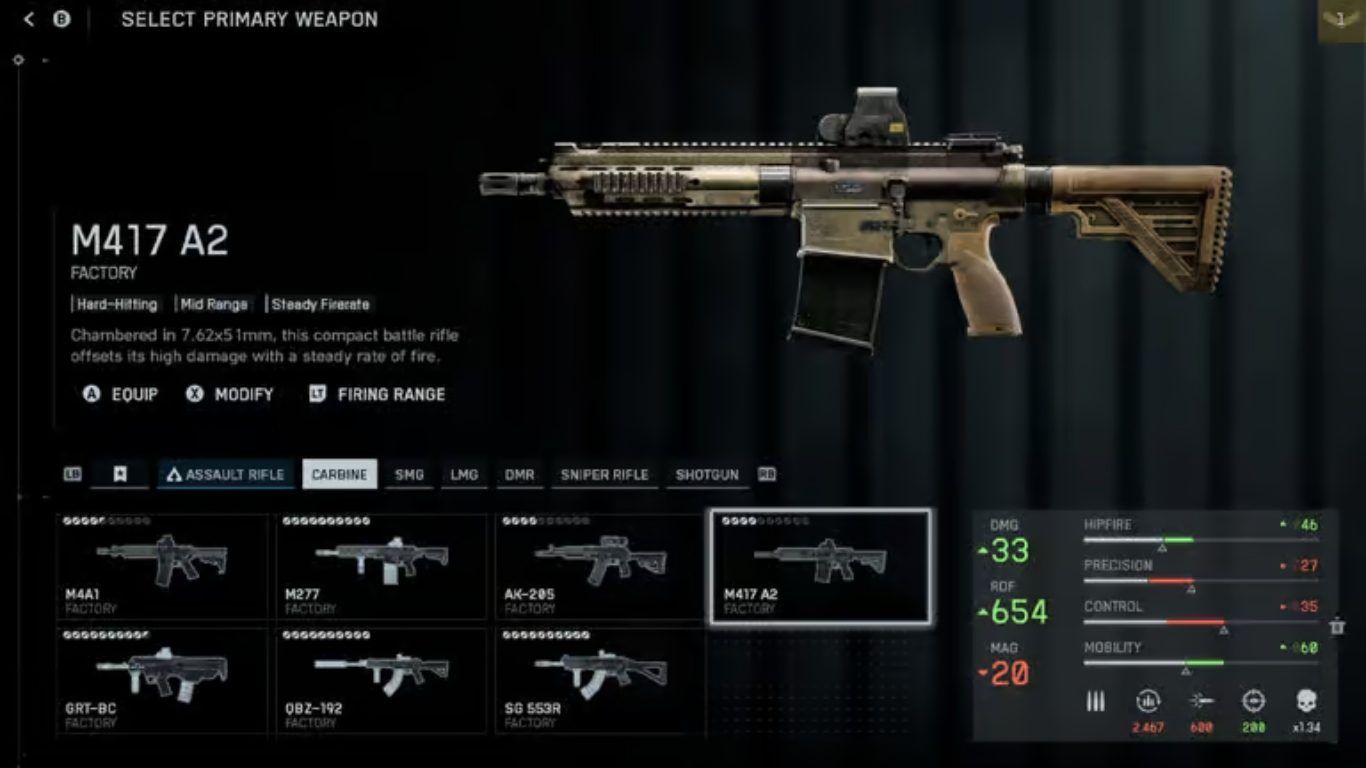Open Modify for this weapon

[x=230, y=395]
